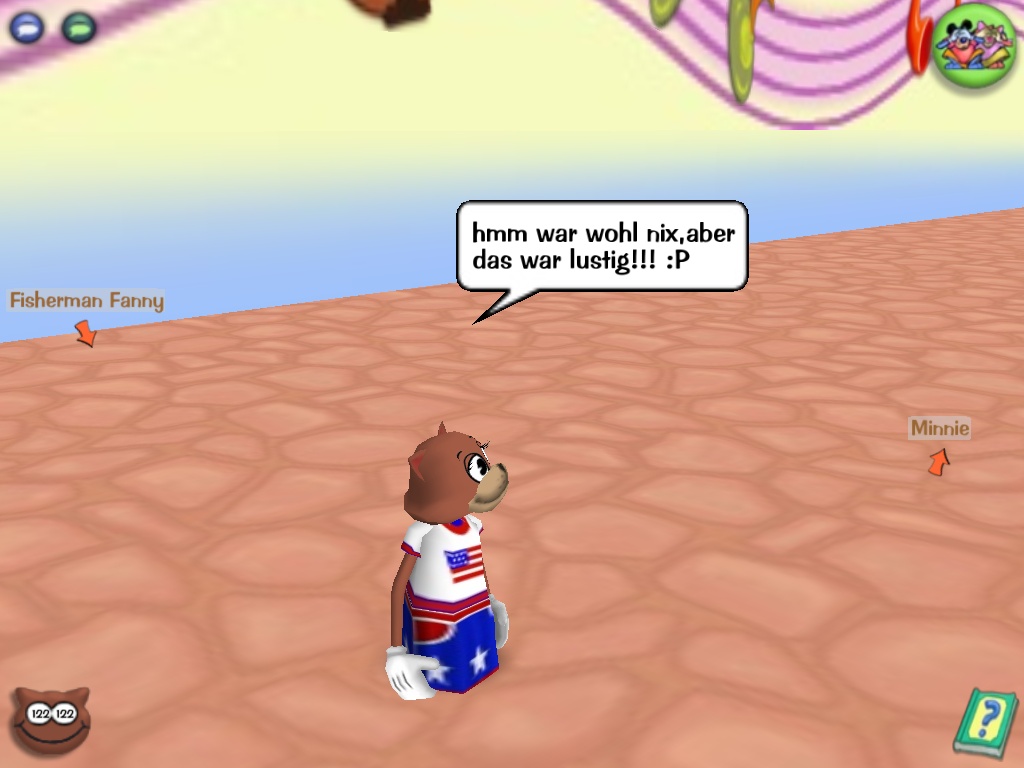Image resolution: width=1024 pixels, height=768 pixels.
Task: Select the Minnie nametag
Action: pyautogui.click(x=939, y=428)
